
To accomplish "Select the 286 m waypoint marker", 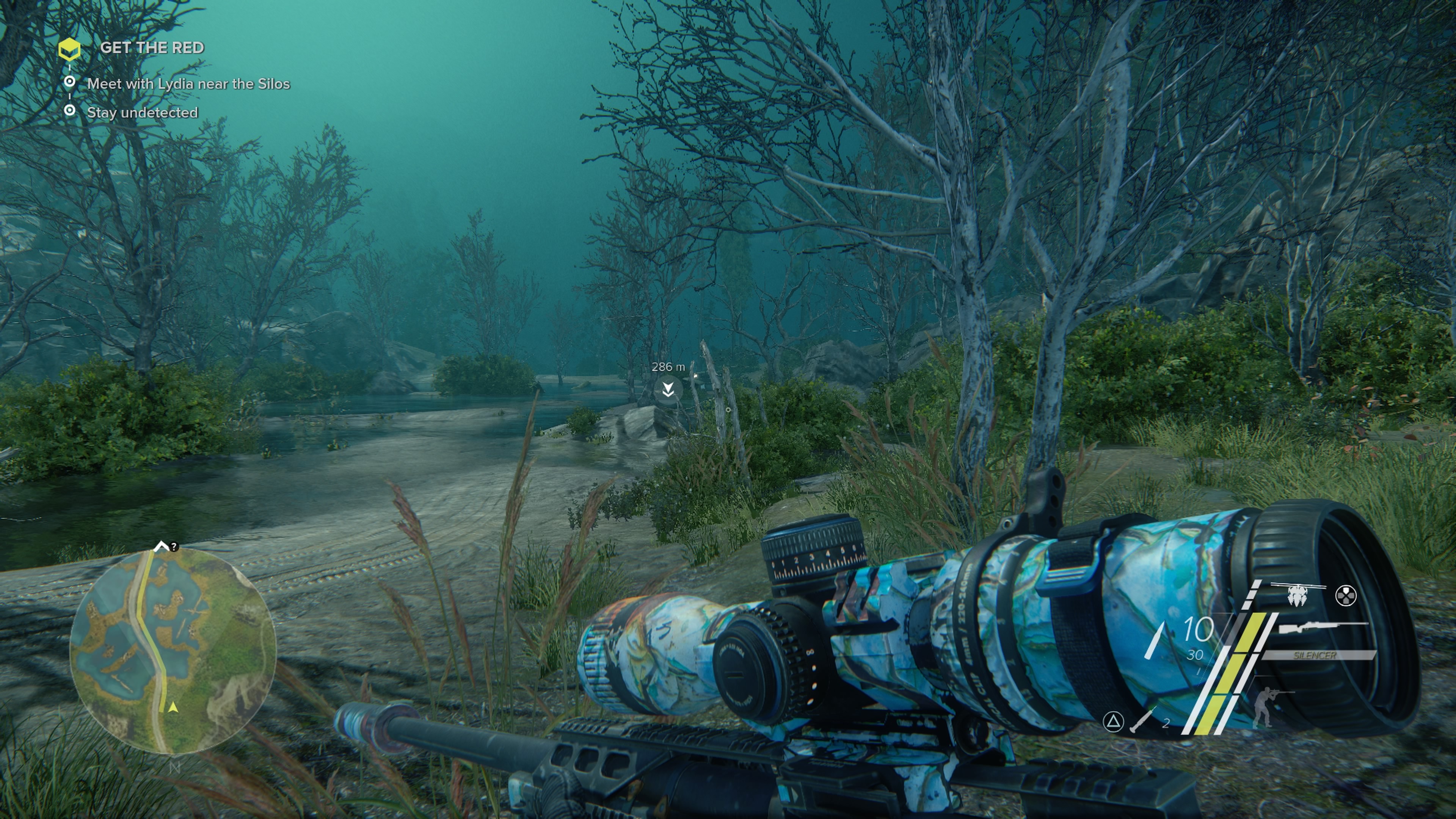I will coord(668,389).
